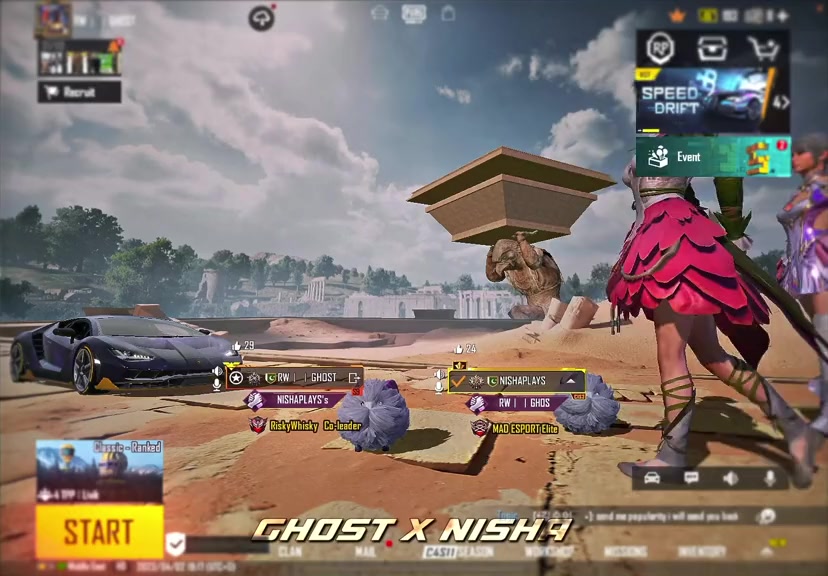The image size is (828, 576).
Task: Open the crate supply icon
Action: (x=712, y=49)
